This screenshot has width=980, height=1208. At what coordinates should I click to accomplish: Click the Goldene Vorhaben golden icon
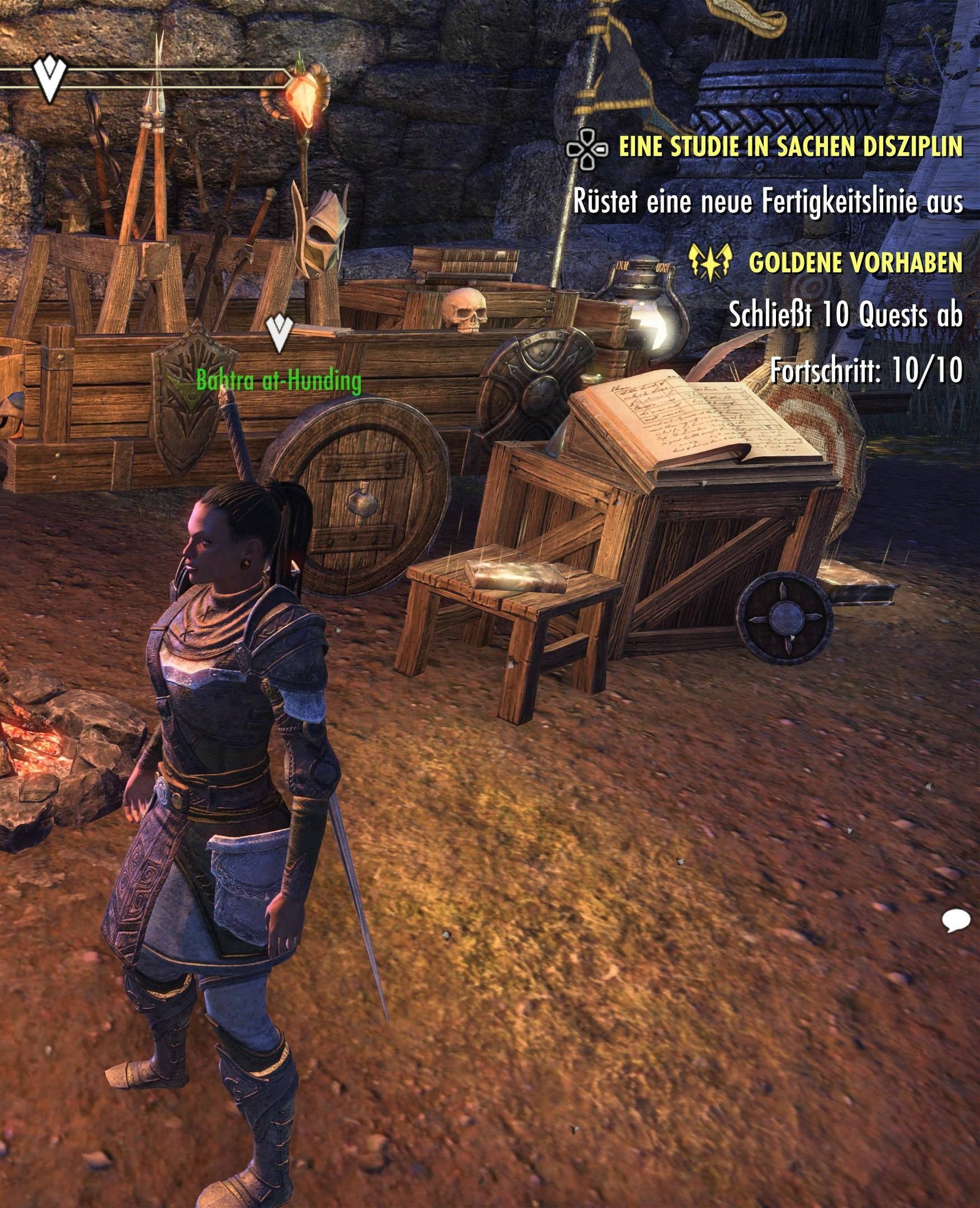coord(711,261)
